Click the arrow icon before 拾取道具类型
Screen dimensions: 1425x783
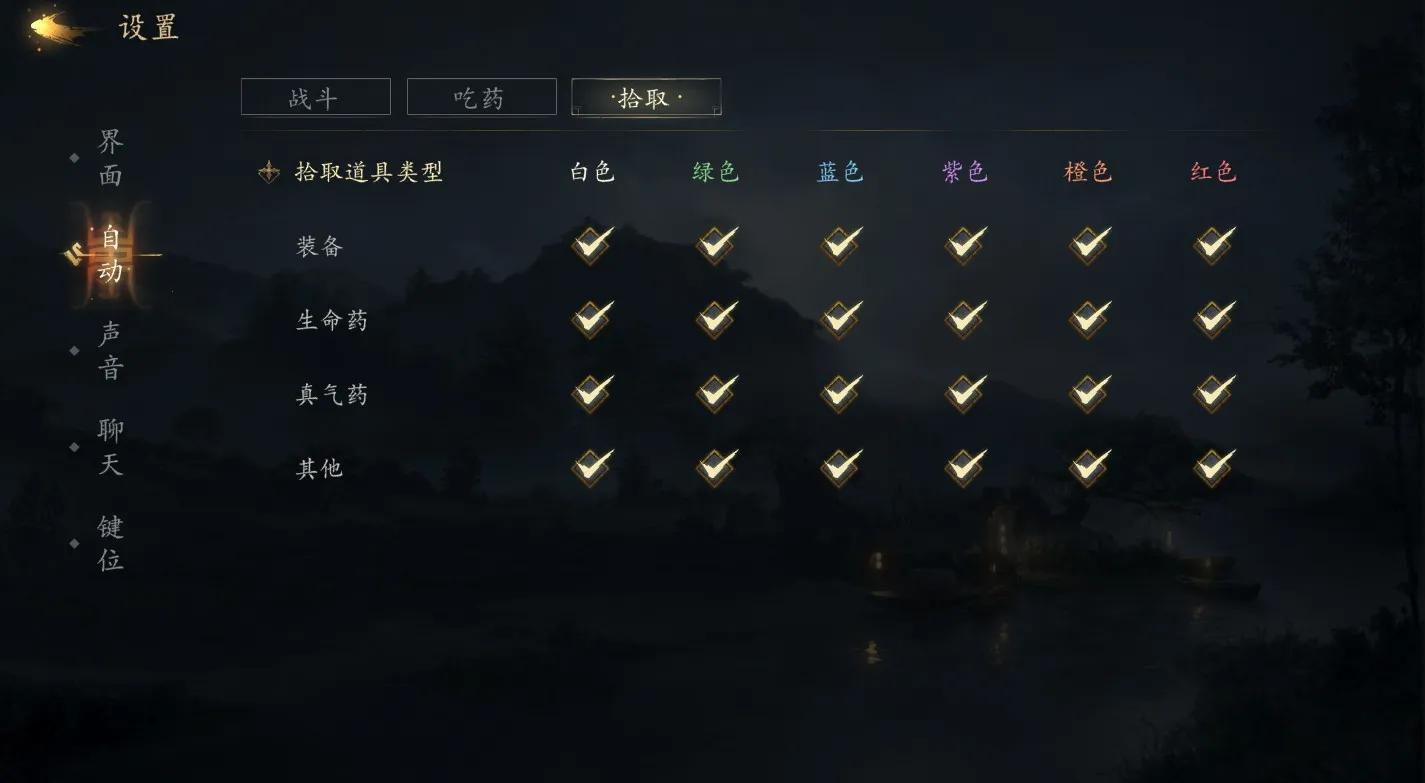pyautogui.click(x=268, y=171)
